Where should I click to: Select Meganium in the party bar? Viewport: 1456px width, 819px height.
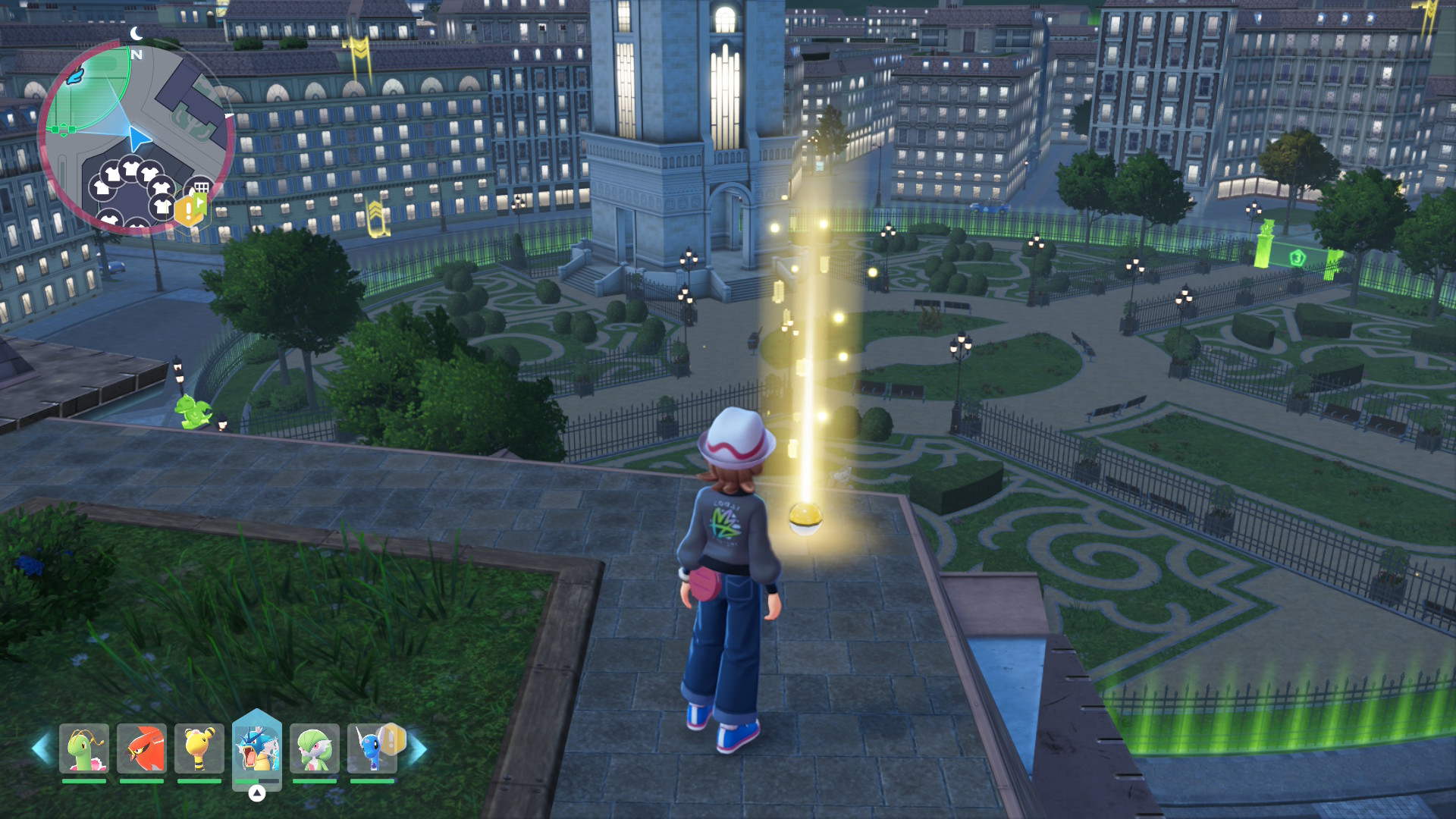84,748
